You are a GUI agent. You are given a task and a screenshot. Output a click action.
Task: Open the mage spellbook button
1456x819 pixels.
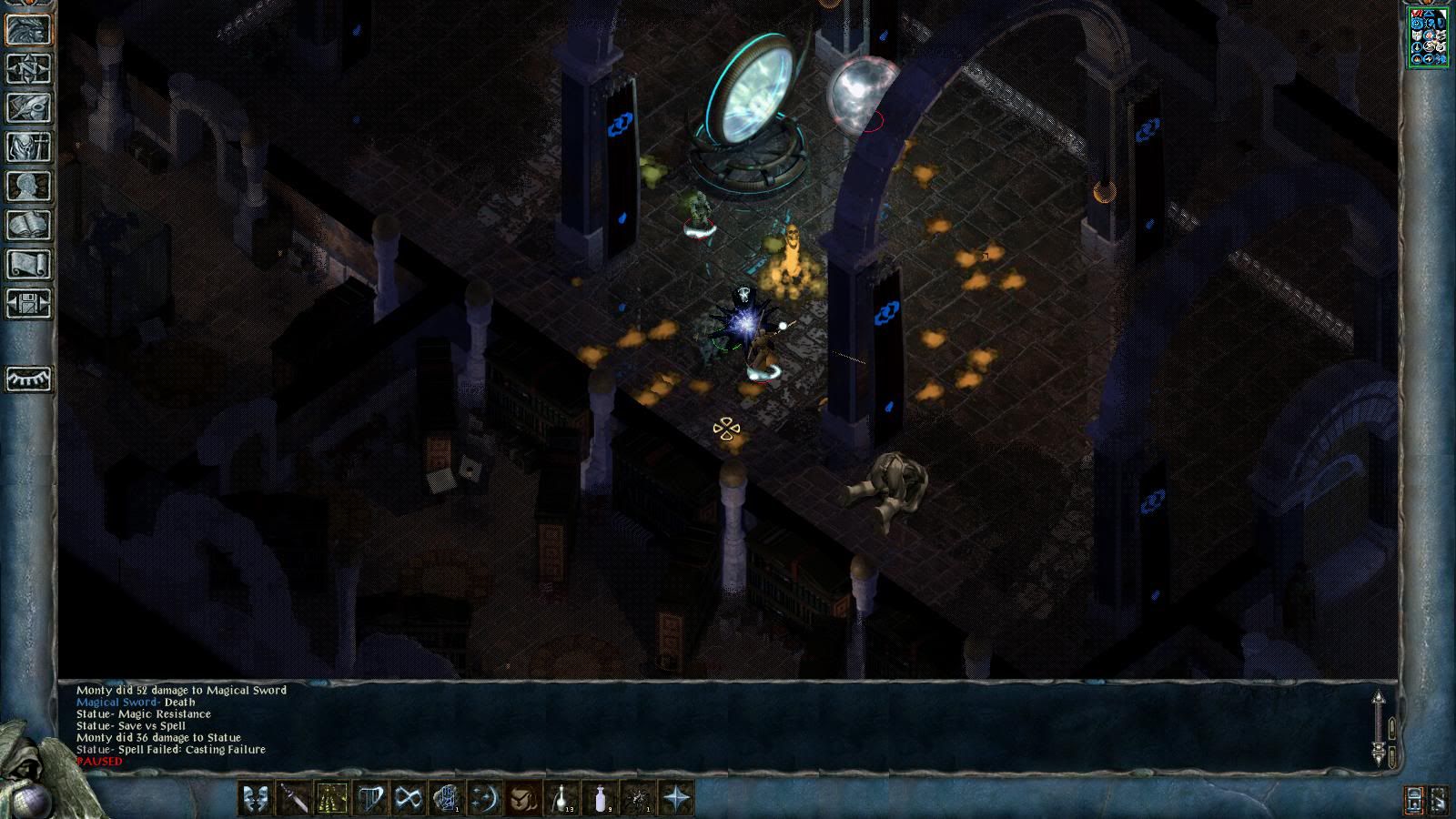pos(28,226)
